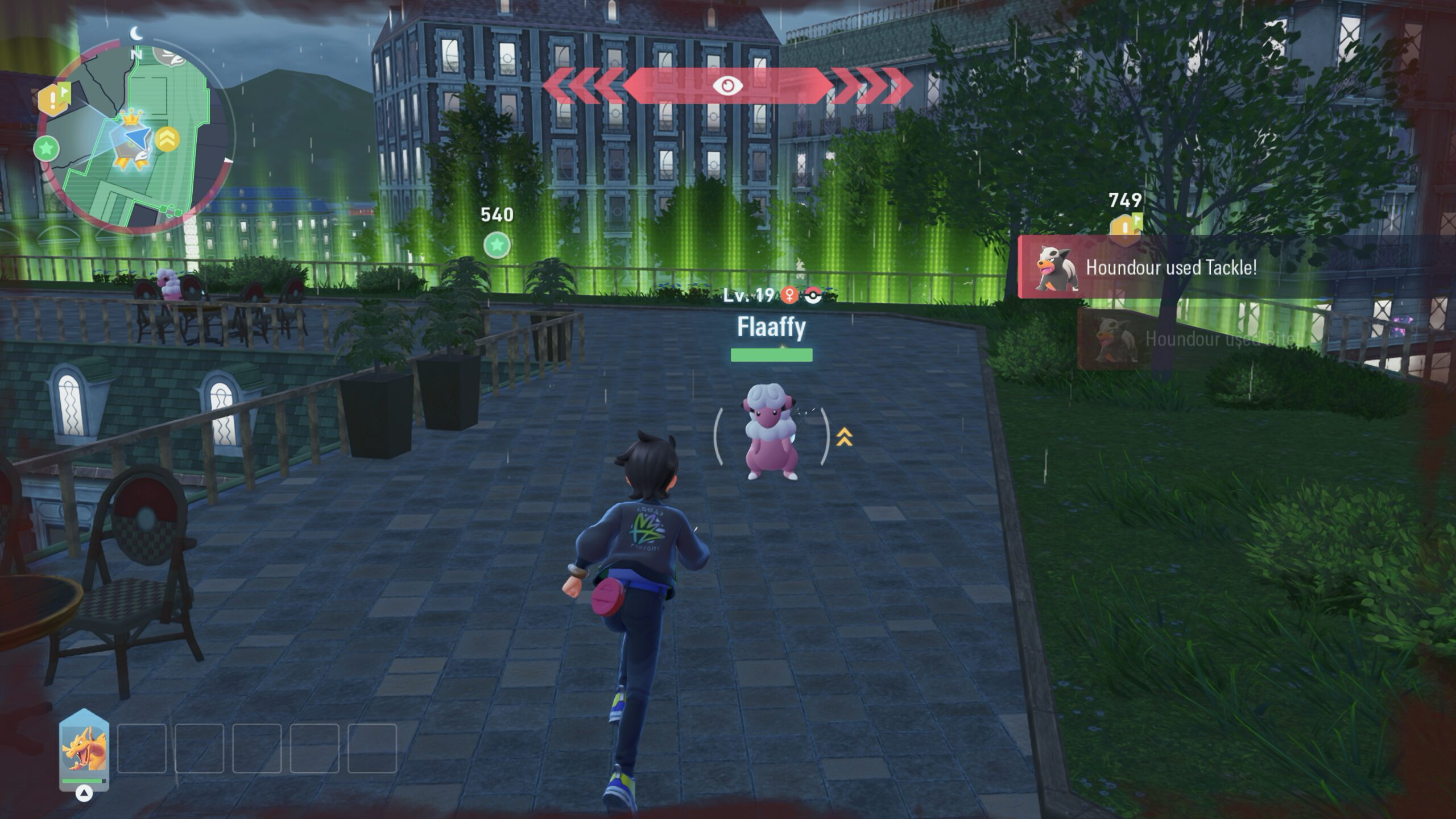The image size is (1456, 819).
Task: Select the green star waypoint labeled 540
Action: pos(497,245)
